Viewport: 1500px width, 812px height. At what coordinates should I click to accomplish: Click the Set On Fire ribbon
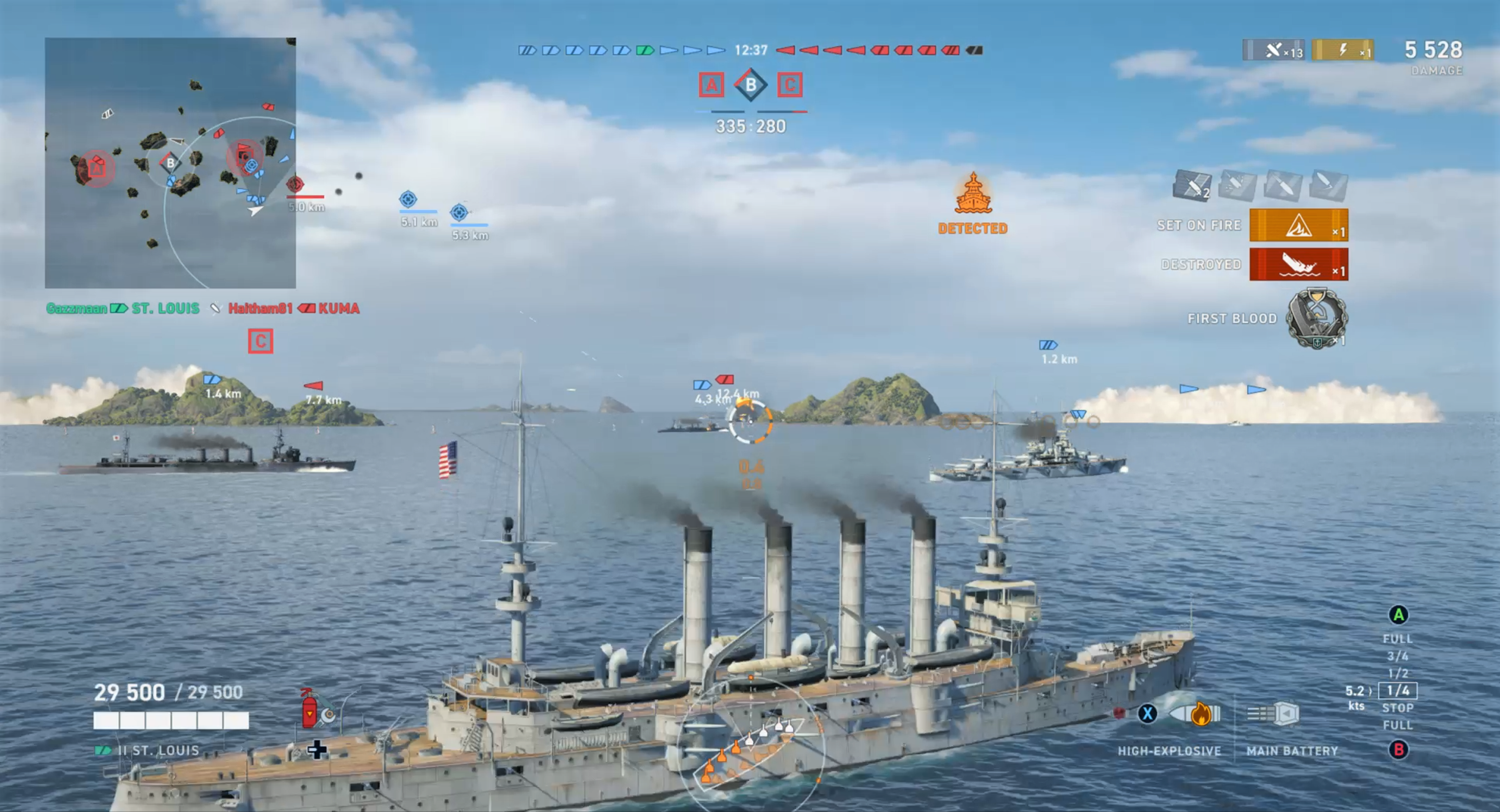(1298, 225)
